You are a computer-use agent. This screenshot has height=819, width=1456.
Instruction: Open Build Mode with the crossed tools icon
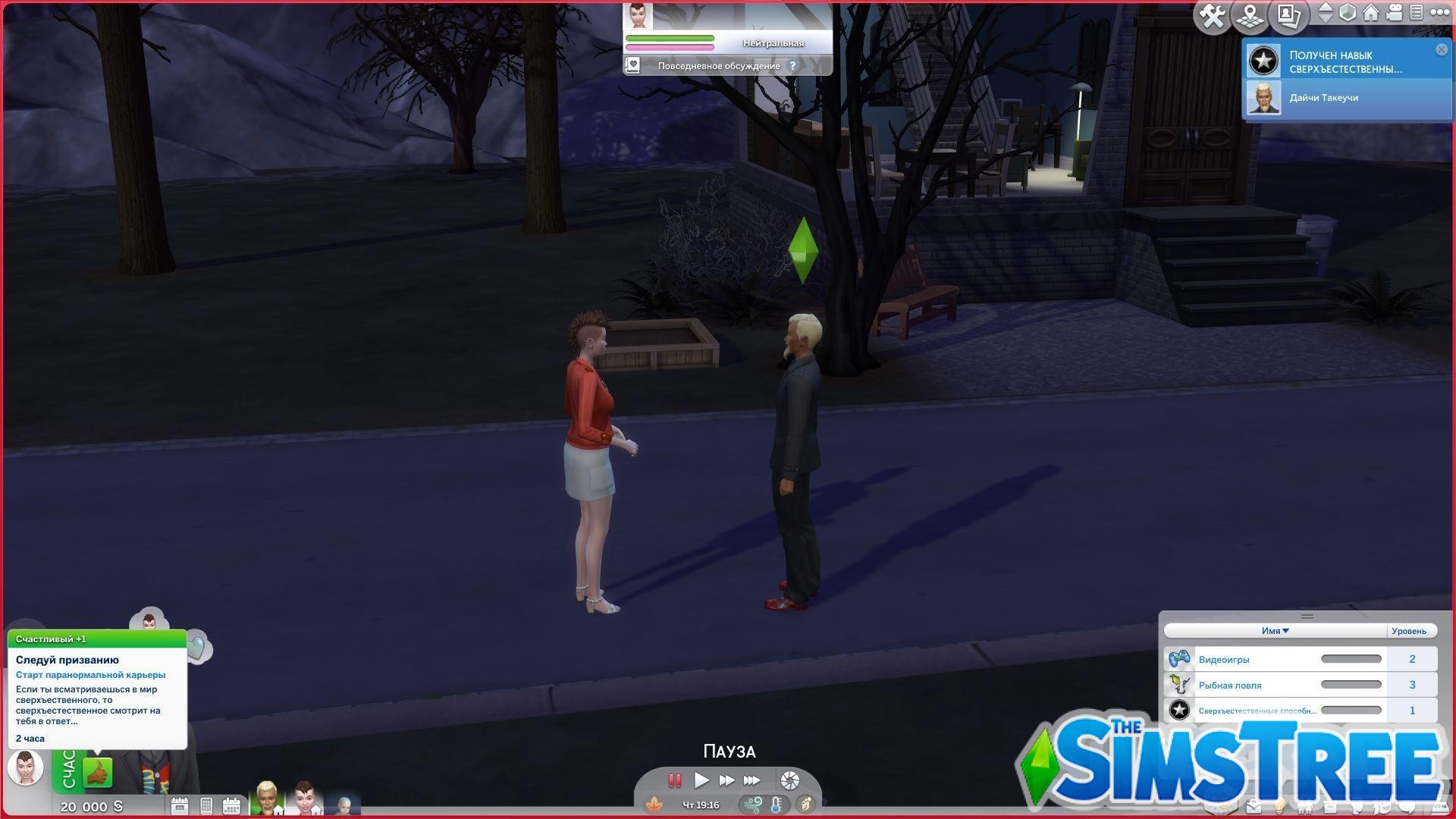click(x=1212, y=13)
